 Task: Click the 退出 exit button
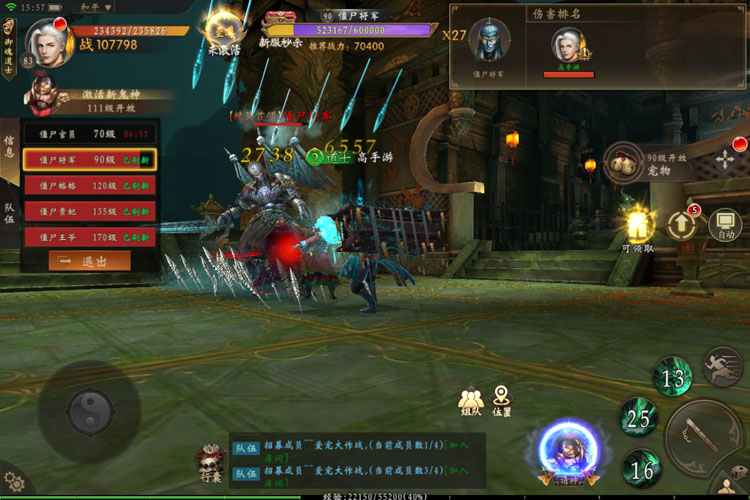point(90,261)
